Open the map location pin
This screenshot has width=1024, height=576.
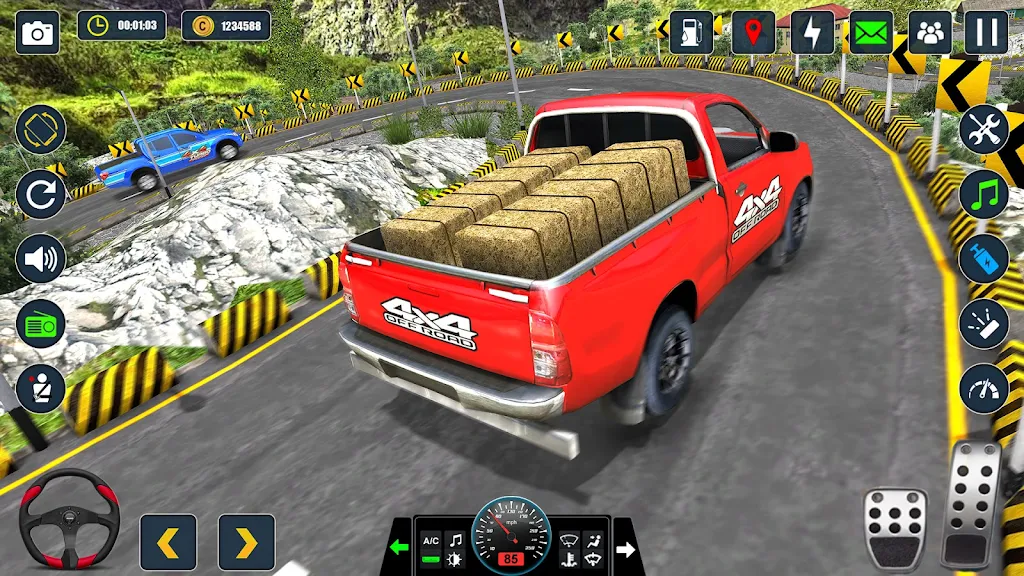753,33
